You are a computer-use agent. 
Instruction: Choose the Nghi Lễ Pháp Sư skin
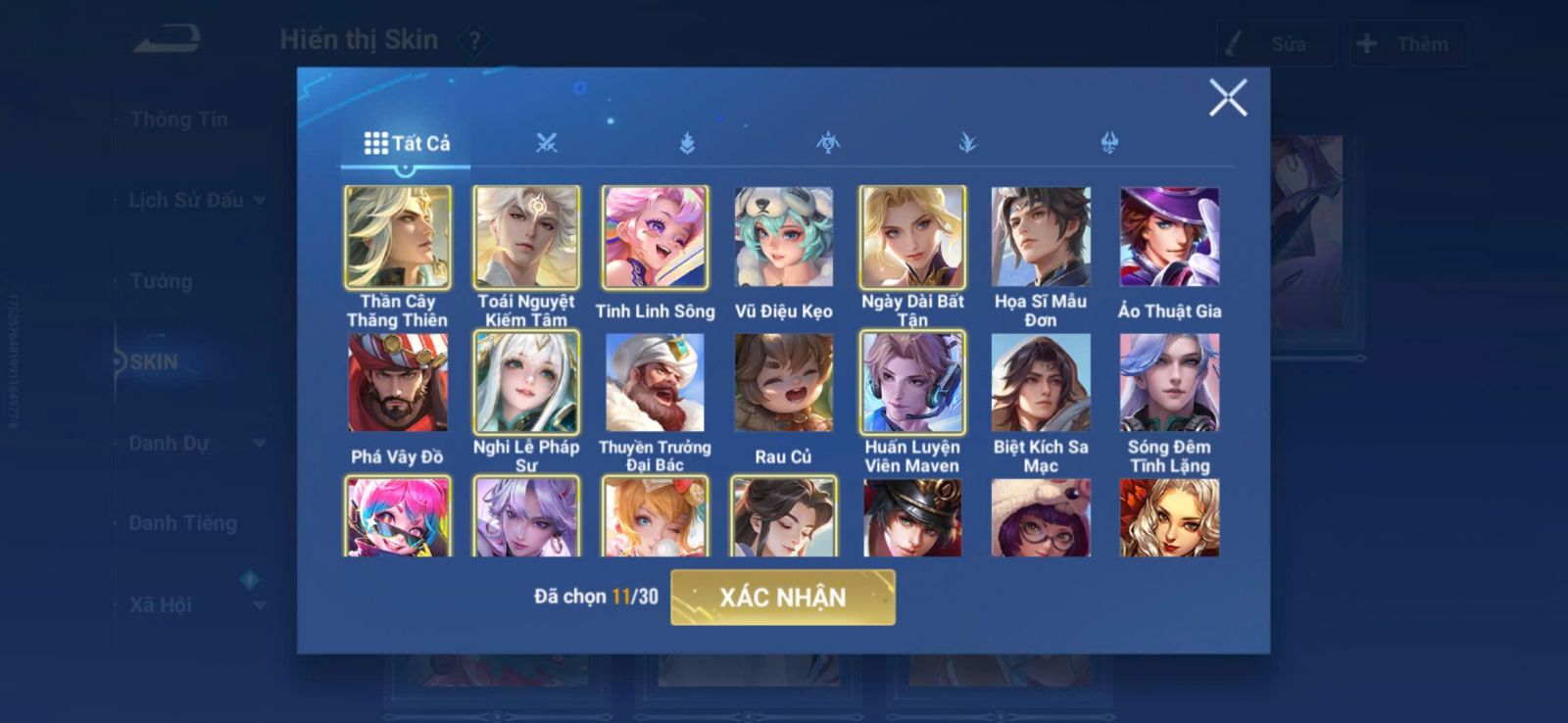coord(526,383)
